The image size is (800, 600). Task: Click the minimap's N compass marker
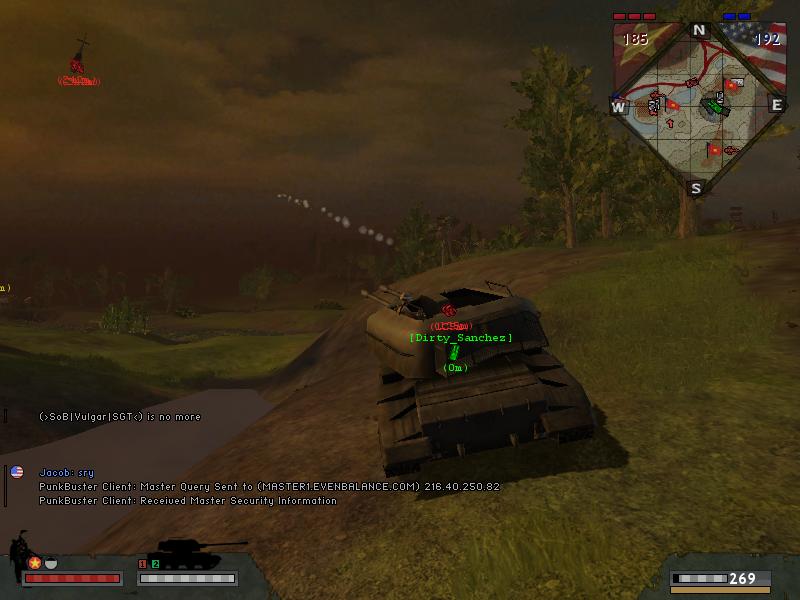(x=699, y=30)
